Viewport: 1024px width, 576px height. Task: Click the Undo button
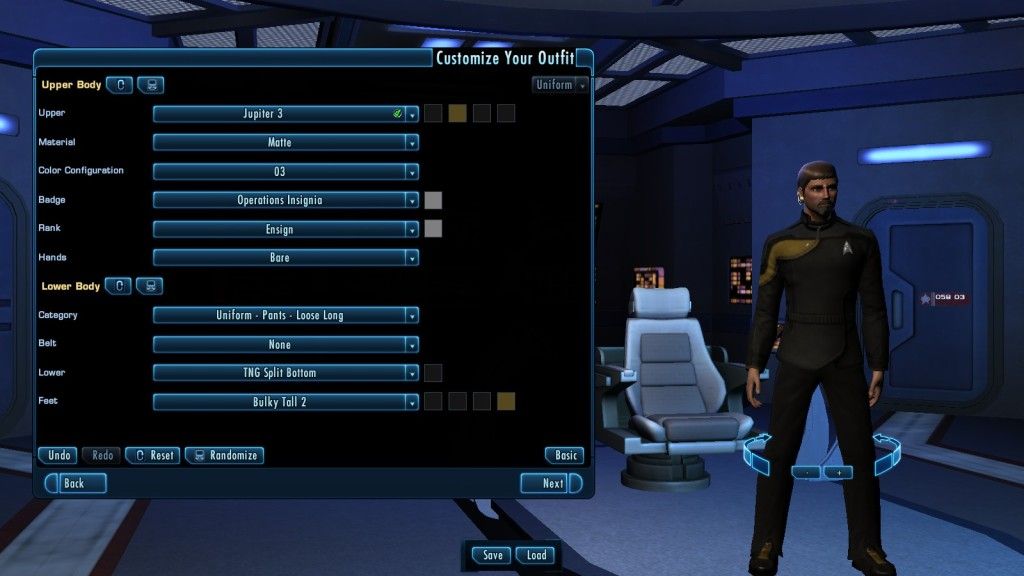click(x=58, y=455)
